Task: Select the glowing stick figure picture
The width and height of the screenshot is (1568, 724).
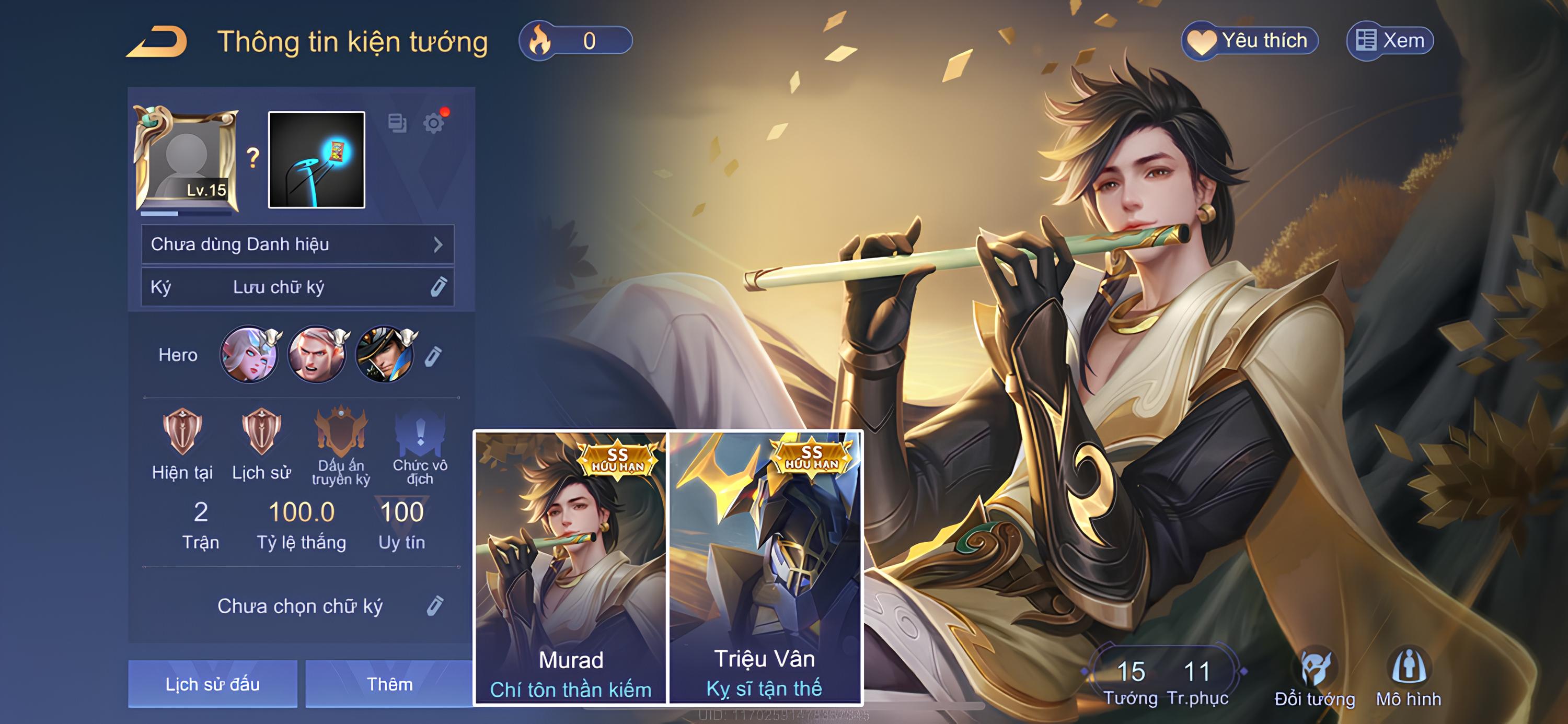Action: coord(317,160)
